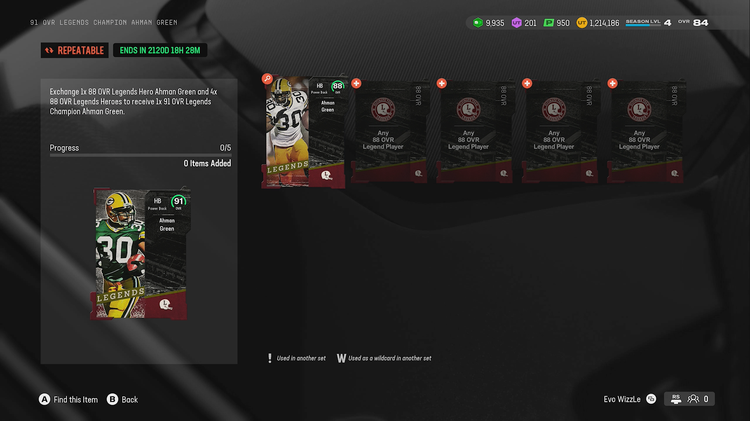Select the 88 OVR Ahman Green card slot

pos(305,133)
